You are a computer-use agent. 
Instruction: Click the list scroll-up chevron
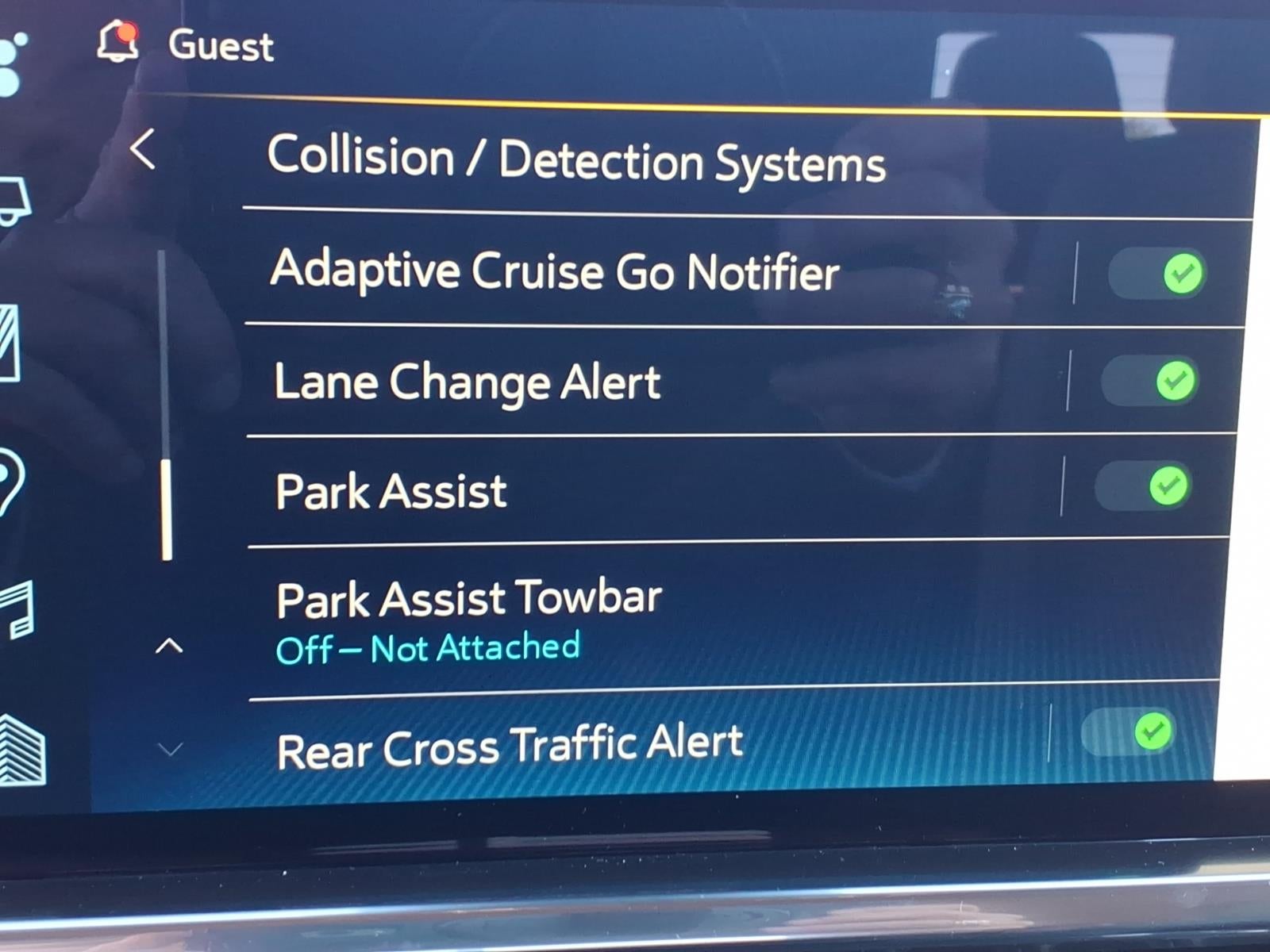(169, 647)
